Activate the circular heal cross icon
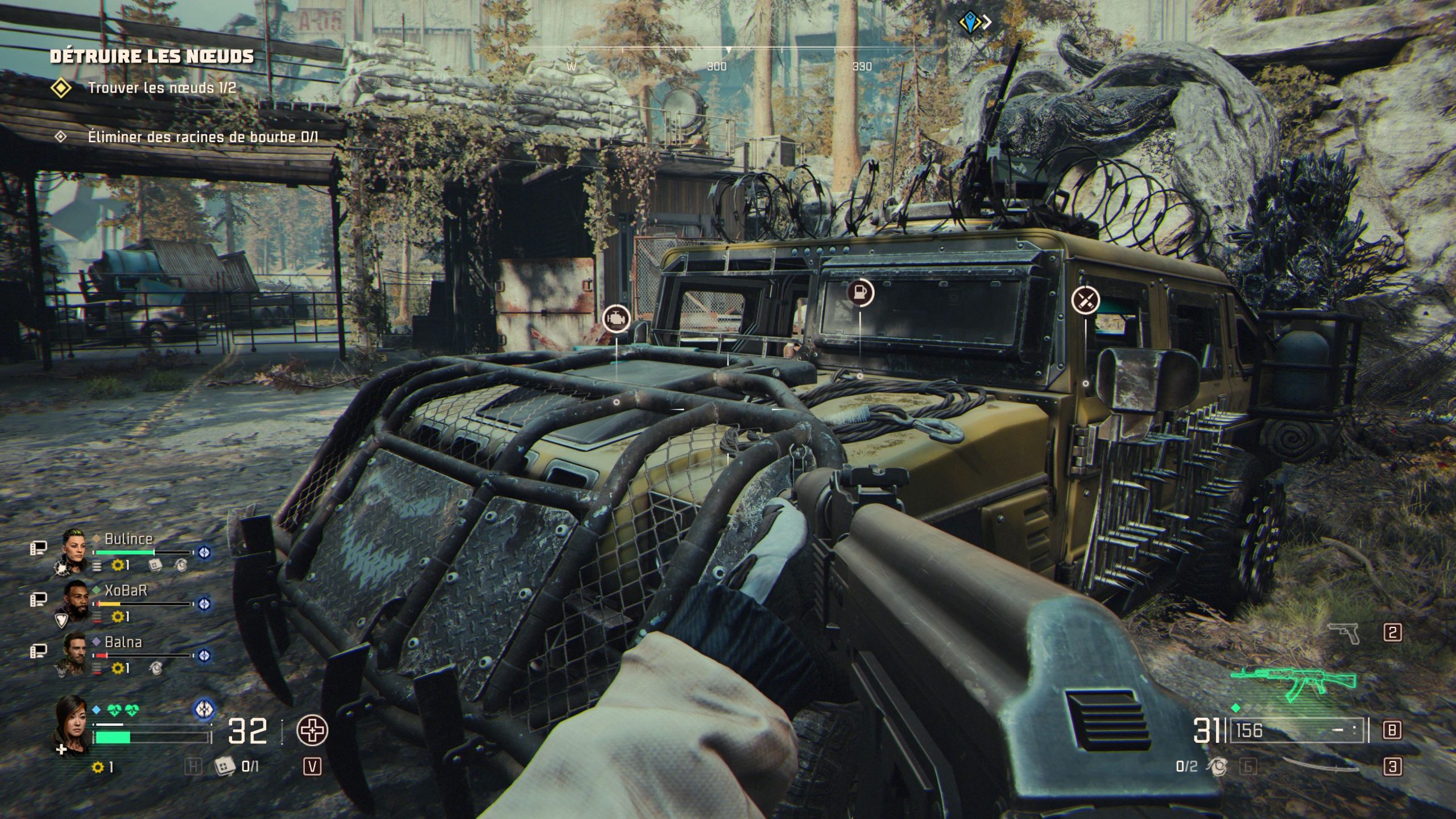Viewport: 1456px width, 819px height. click(x=312, y=730)
